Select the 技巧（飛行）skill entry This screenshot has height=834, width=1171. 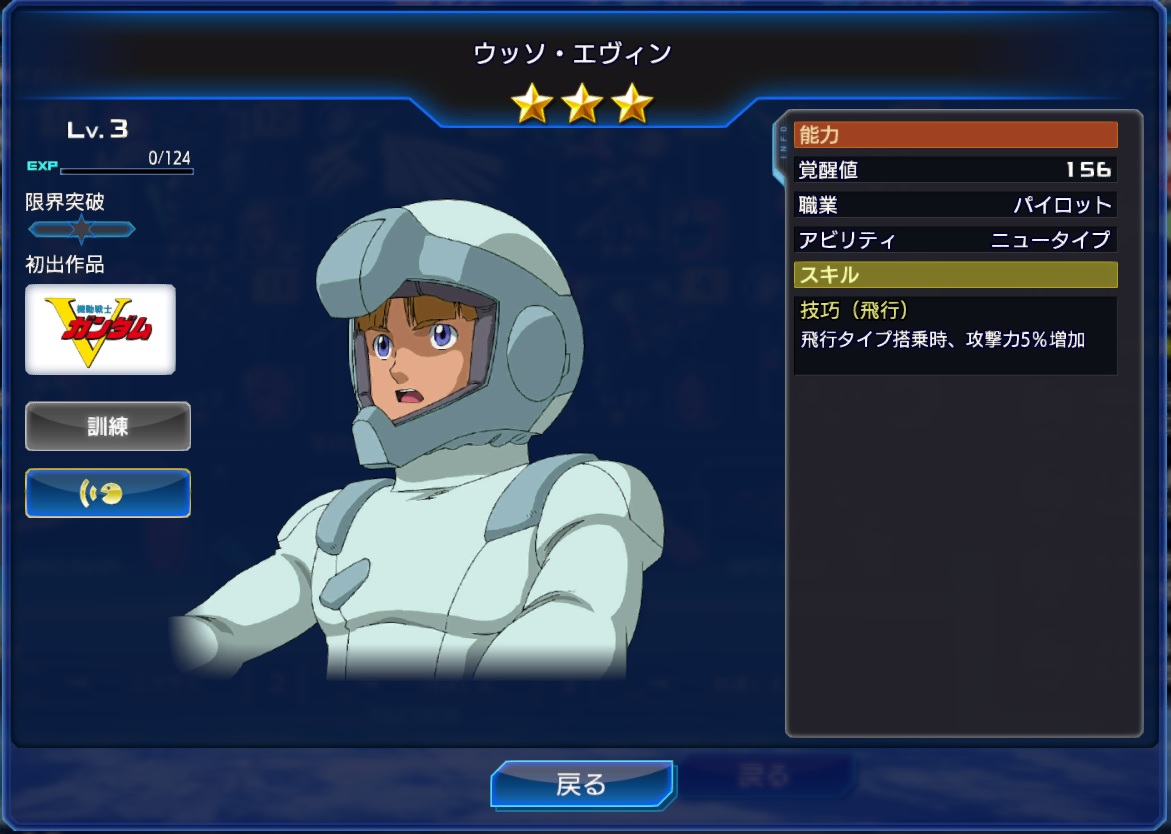click(x=954, y=334)
